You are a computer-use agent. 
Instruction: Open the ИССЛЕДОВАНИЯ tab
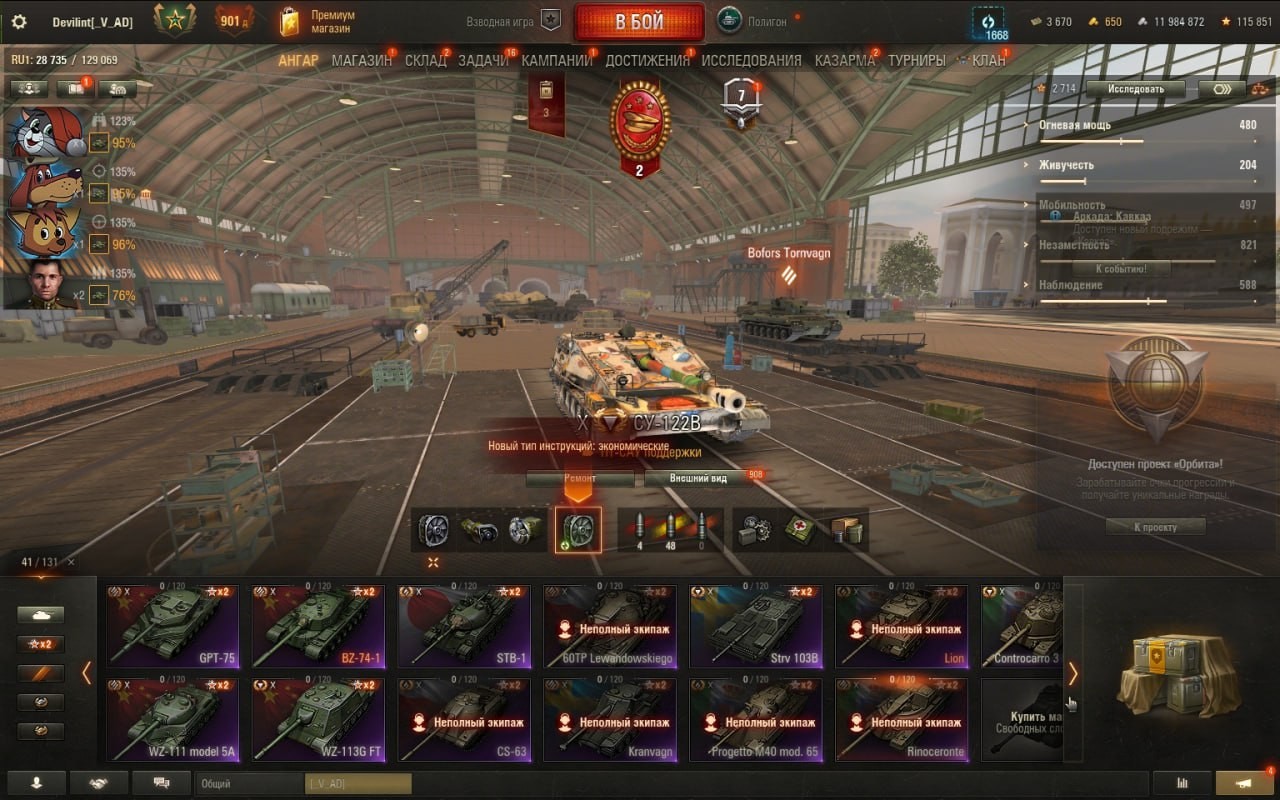point(751,60)
